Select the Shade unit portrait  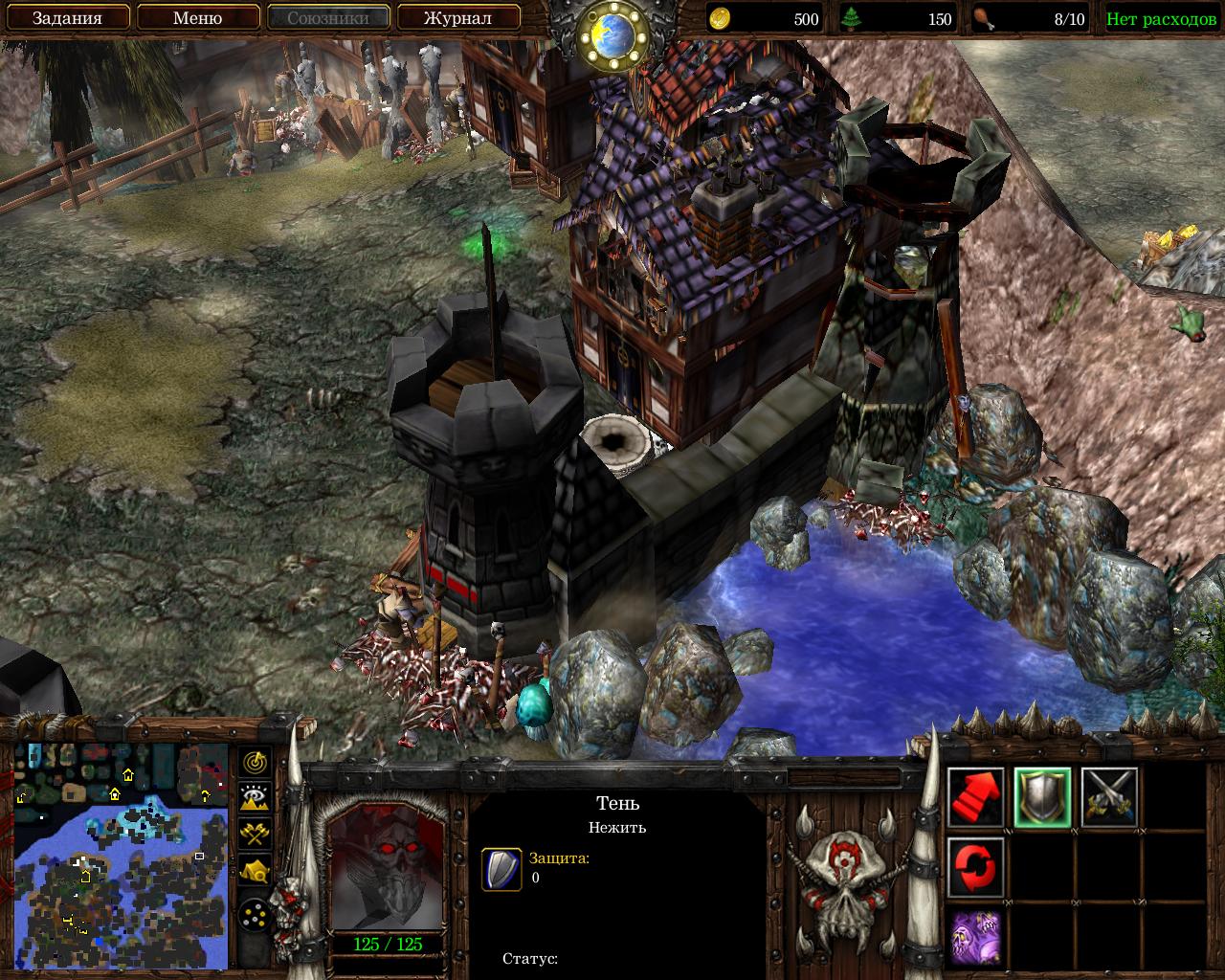tap(387, 867)
